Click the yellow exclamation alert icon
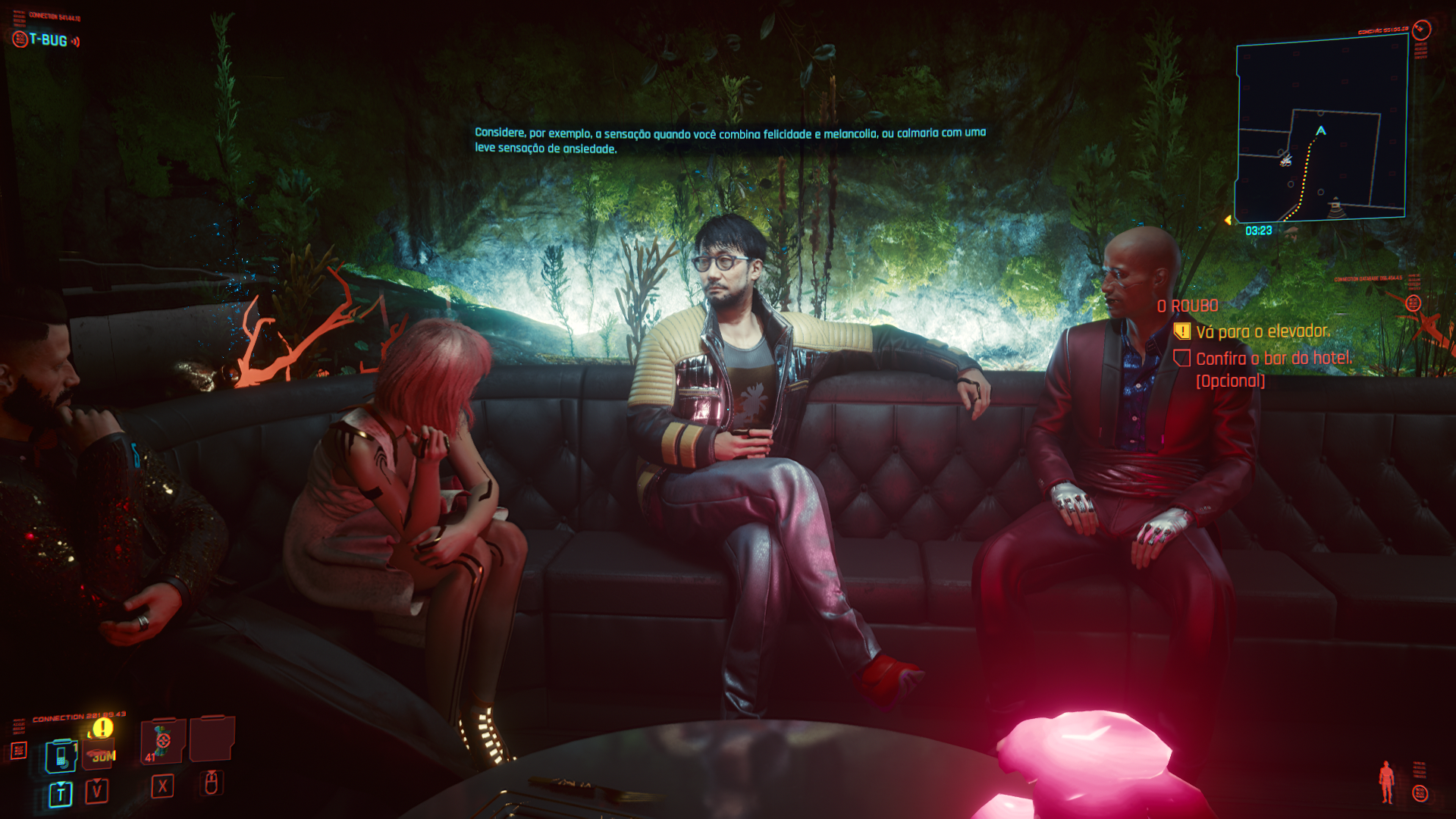 point(102,728)
